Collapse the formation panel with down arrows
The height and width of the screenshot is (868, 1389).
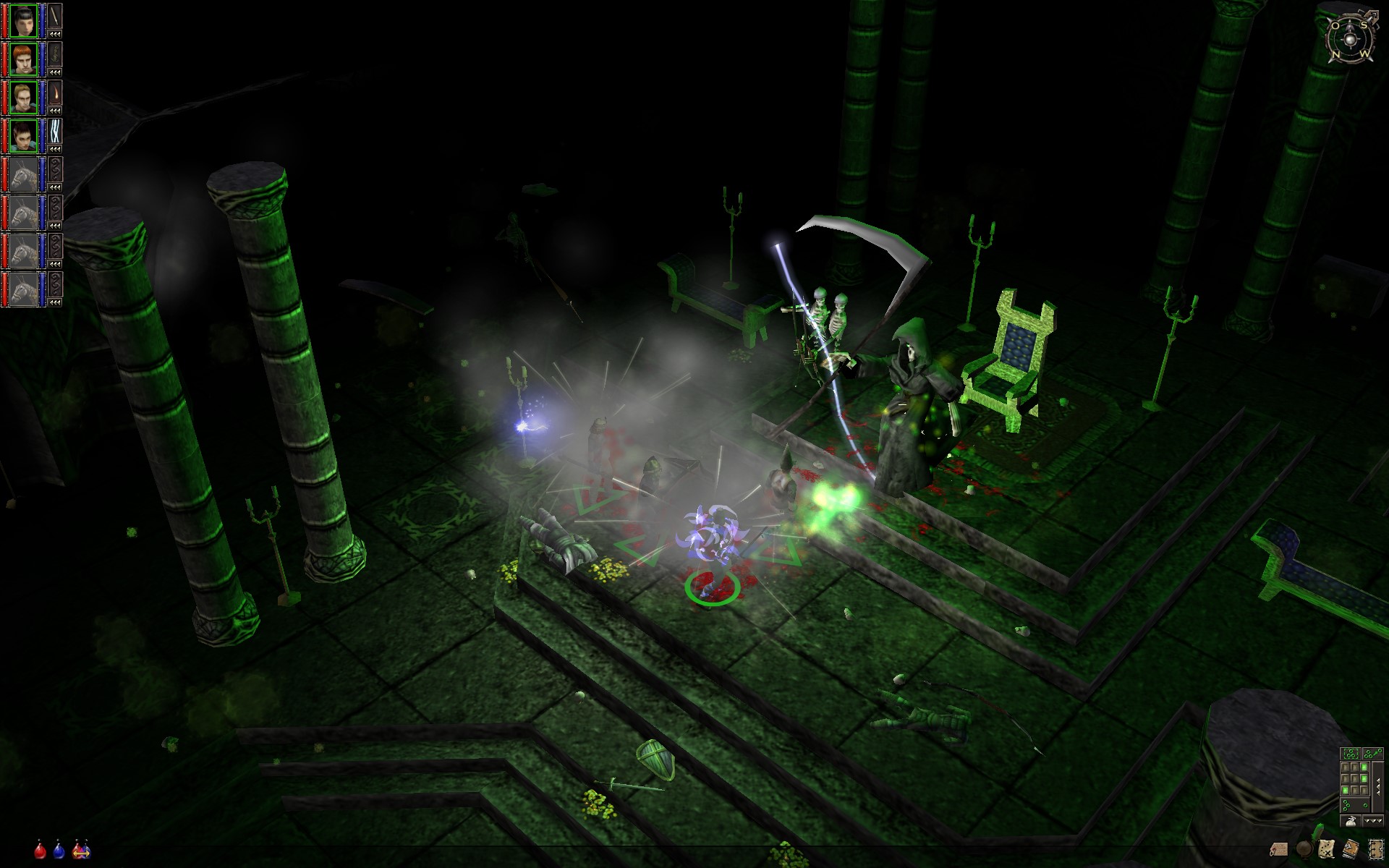[x=1372, y=821]
